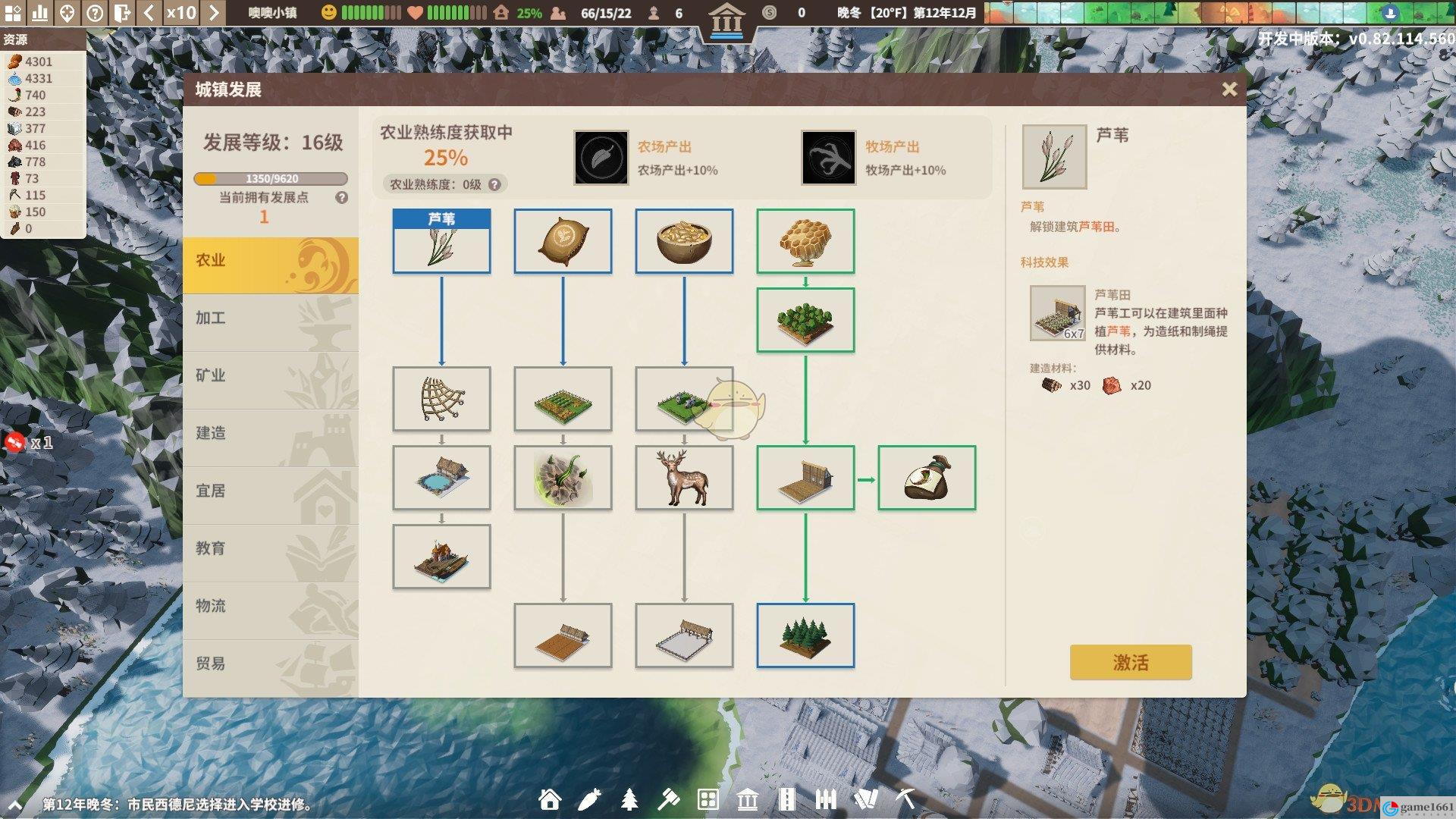Image resolution: width=1456 pixels, height=819 pixels.
Task: Switch to the 加工 processing tab
Action: tap(270, 318)
